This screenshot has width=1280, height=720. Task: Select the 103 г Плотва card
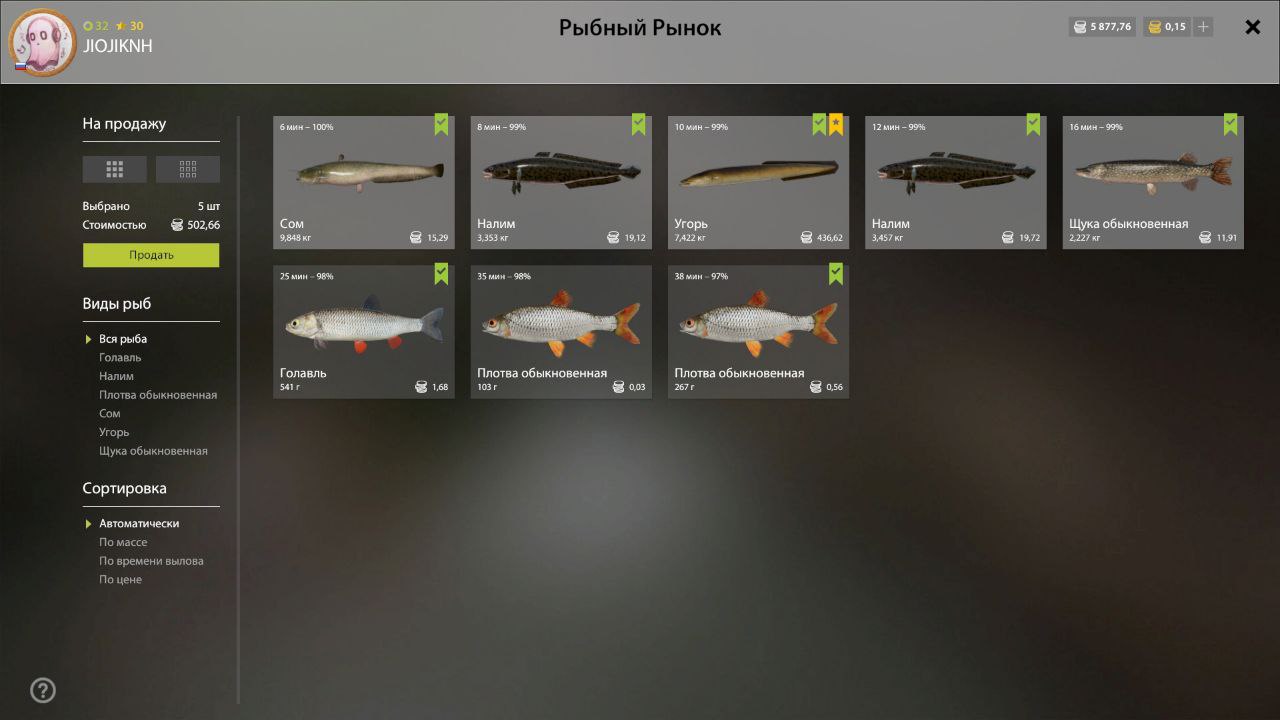pyautogui.click(x=560, y=331)
